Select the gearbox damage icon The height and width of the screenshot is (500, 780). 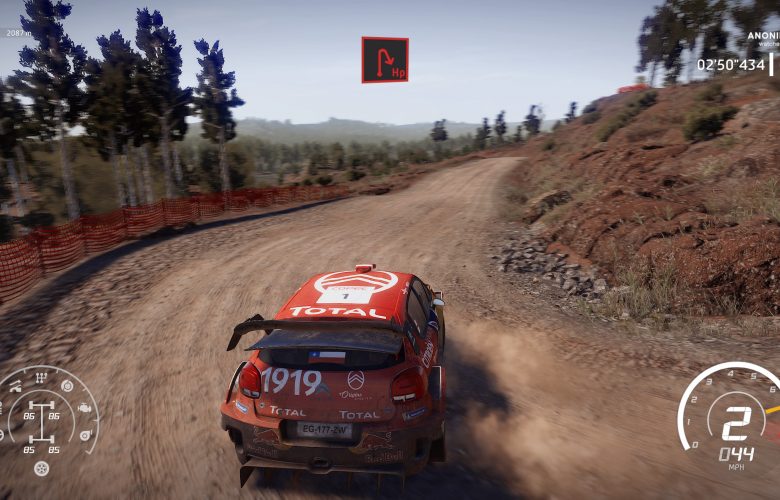tap(42, 377)
